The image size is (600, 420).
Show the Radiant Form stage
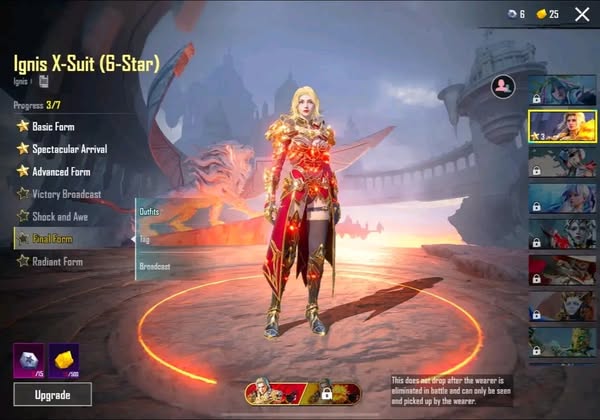pyautogui.click(x=56, y=262)
